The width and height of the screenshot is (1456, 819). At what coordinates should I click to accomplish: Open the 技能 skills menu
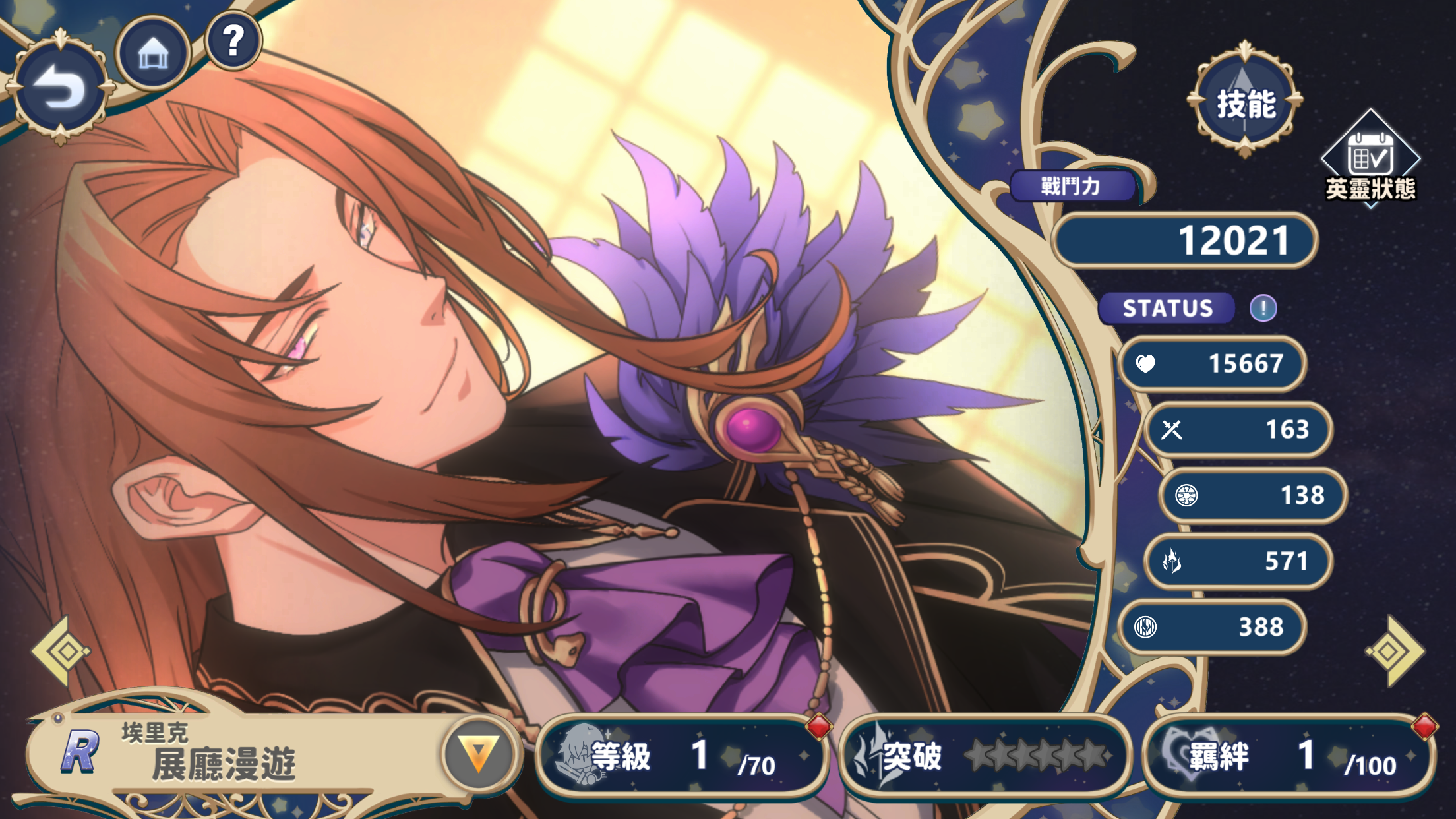pos(1245,102)
